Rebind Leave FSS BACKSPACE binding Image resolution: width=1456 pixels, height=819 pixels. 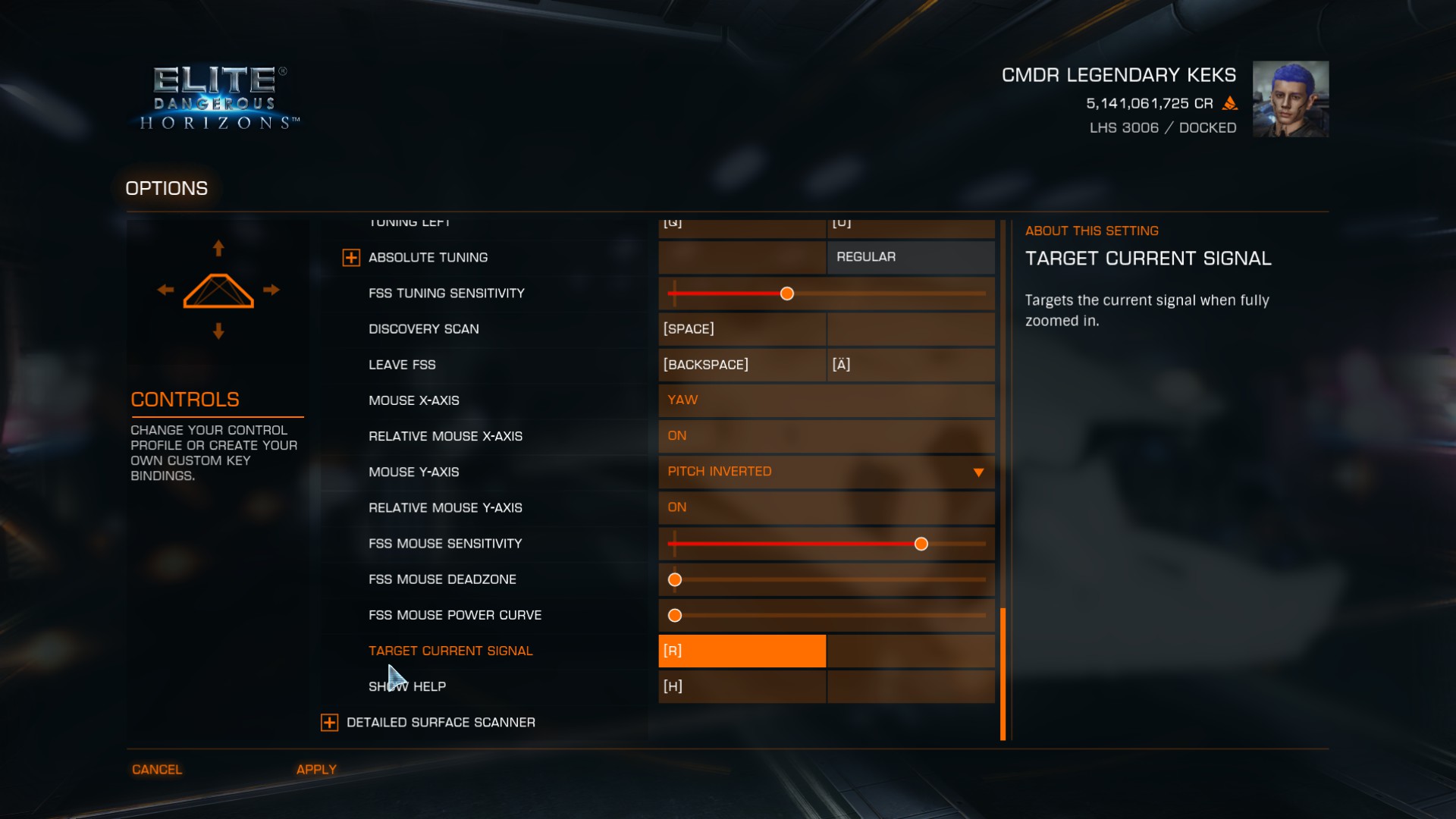click(x=742, y=365)
